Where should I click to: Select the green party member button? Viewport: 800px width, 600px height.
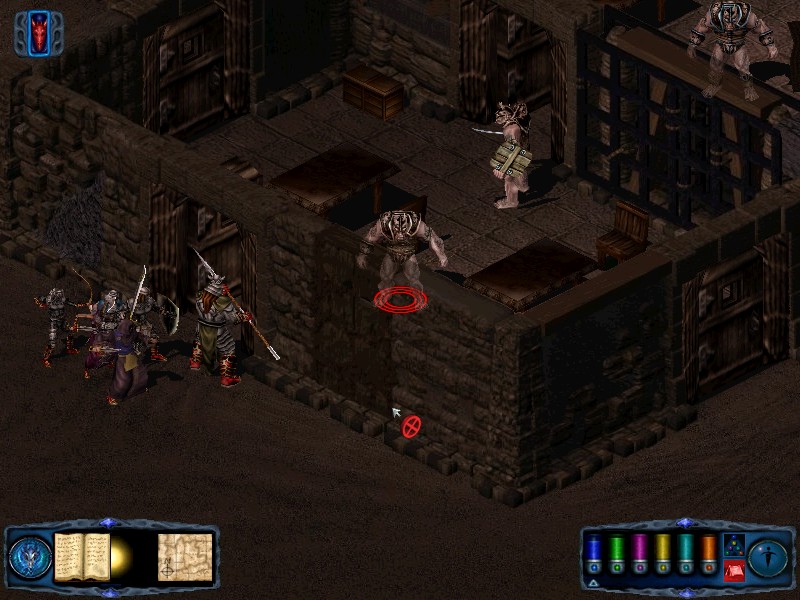pos(616,555)
